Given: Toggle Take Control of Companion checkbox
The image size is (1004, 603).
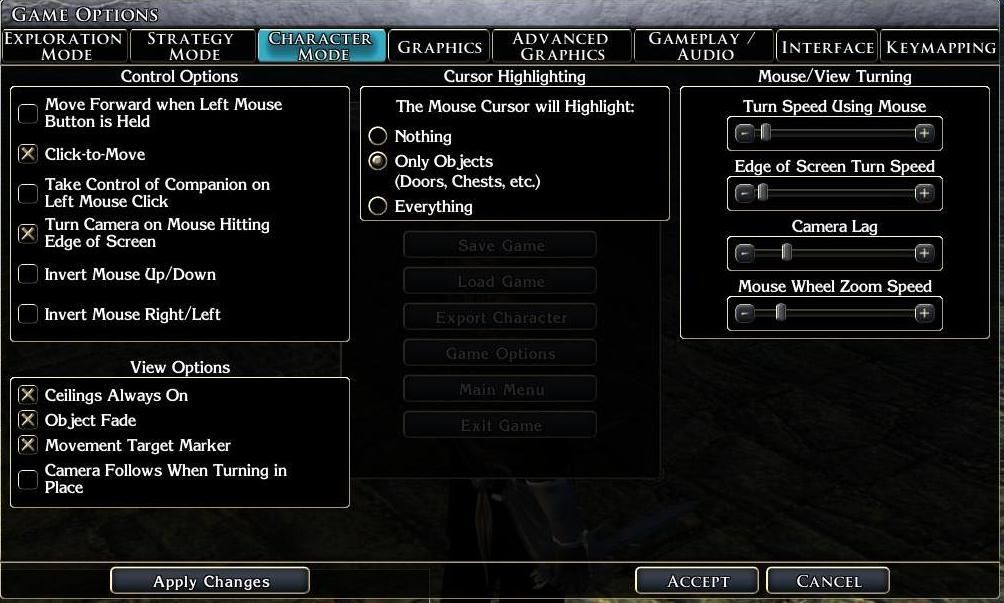Looking at the screenshot, I should point(28,193).
